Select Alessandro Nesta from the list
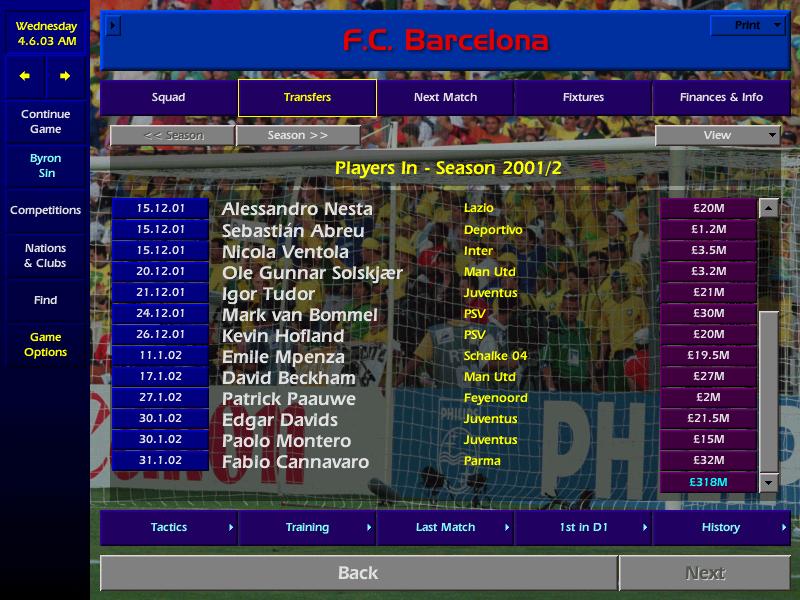 (297, 209)
